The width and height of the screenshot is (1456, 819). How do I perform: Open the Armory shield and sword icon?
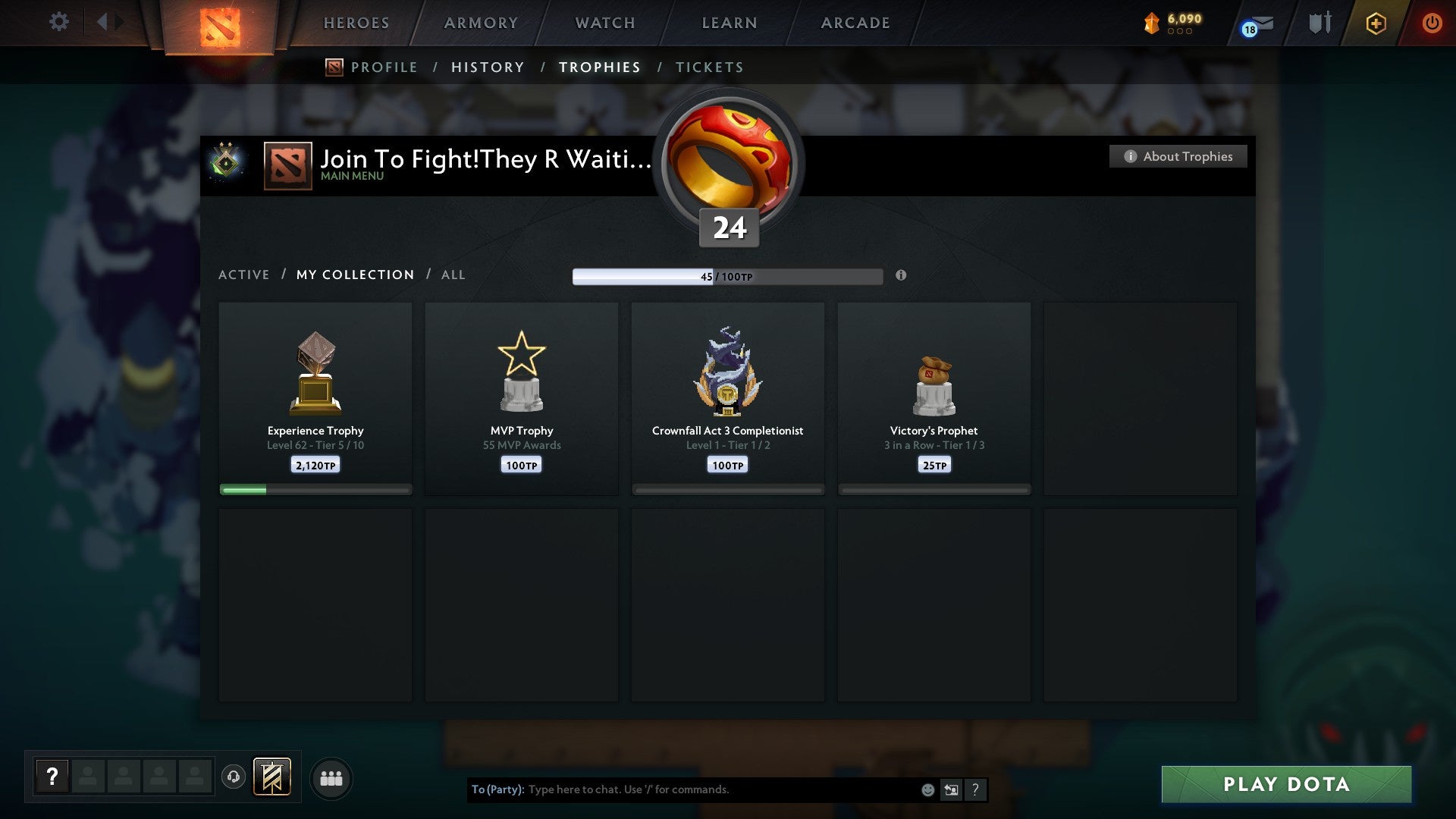(x=1319, y=23)
